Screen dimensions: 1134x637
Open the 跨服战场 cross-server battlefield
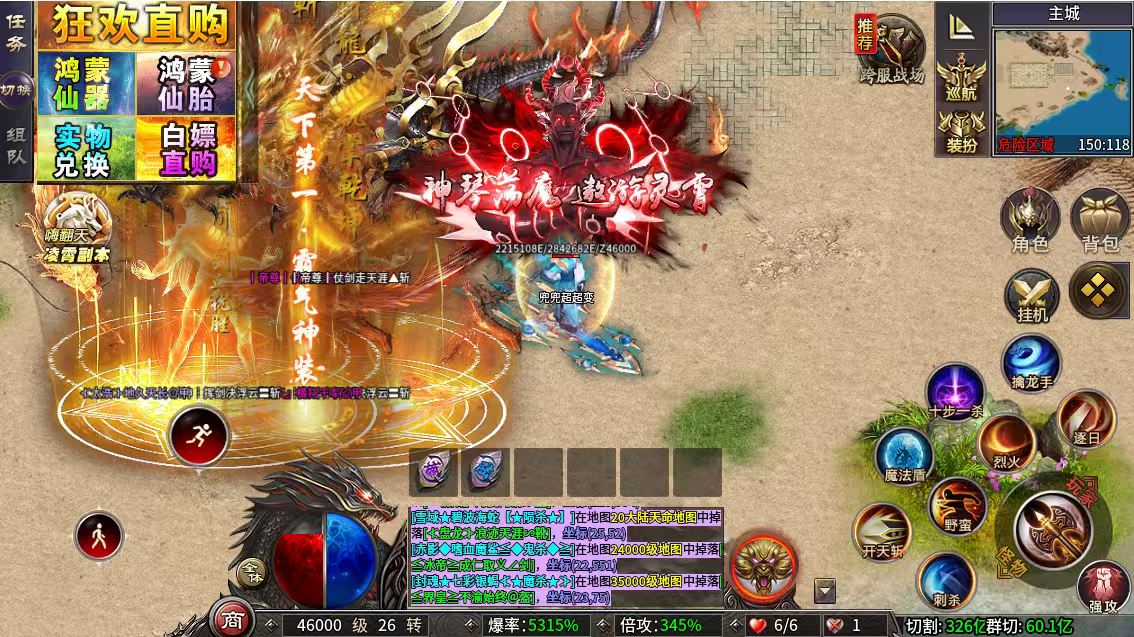[x=892, y=48]
